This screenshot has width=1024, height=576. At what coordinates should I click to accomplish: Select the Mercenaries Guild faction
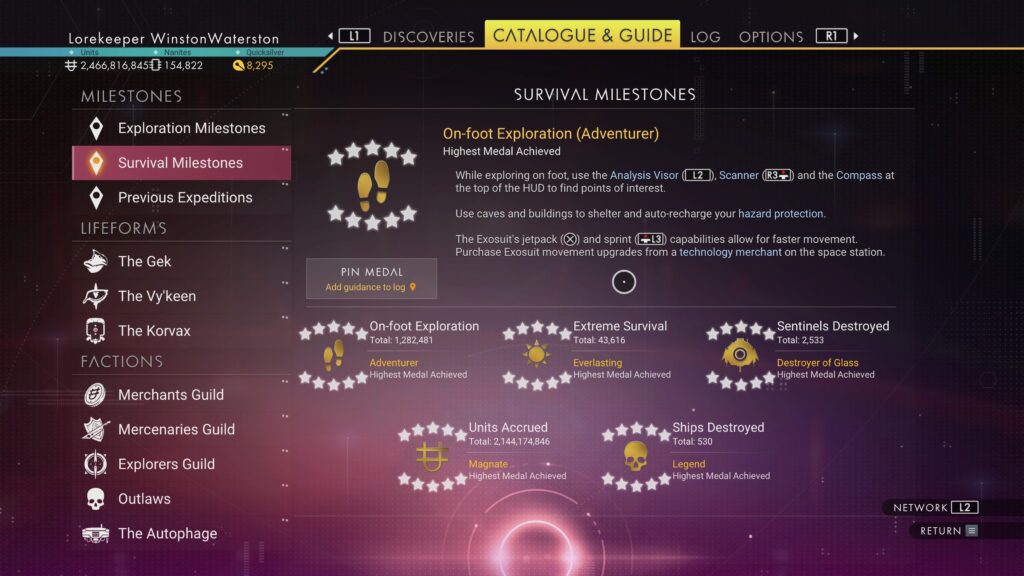[175, 429]
